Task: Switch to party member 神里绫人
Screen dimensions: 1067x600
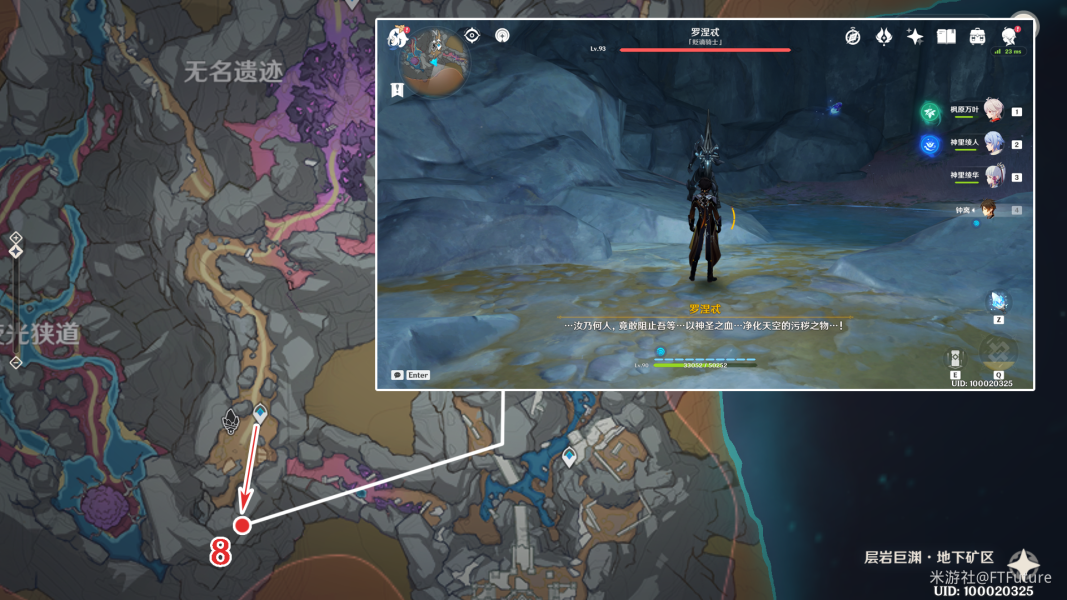Action: pos(993,144)
